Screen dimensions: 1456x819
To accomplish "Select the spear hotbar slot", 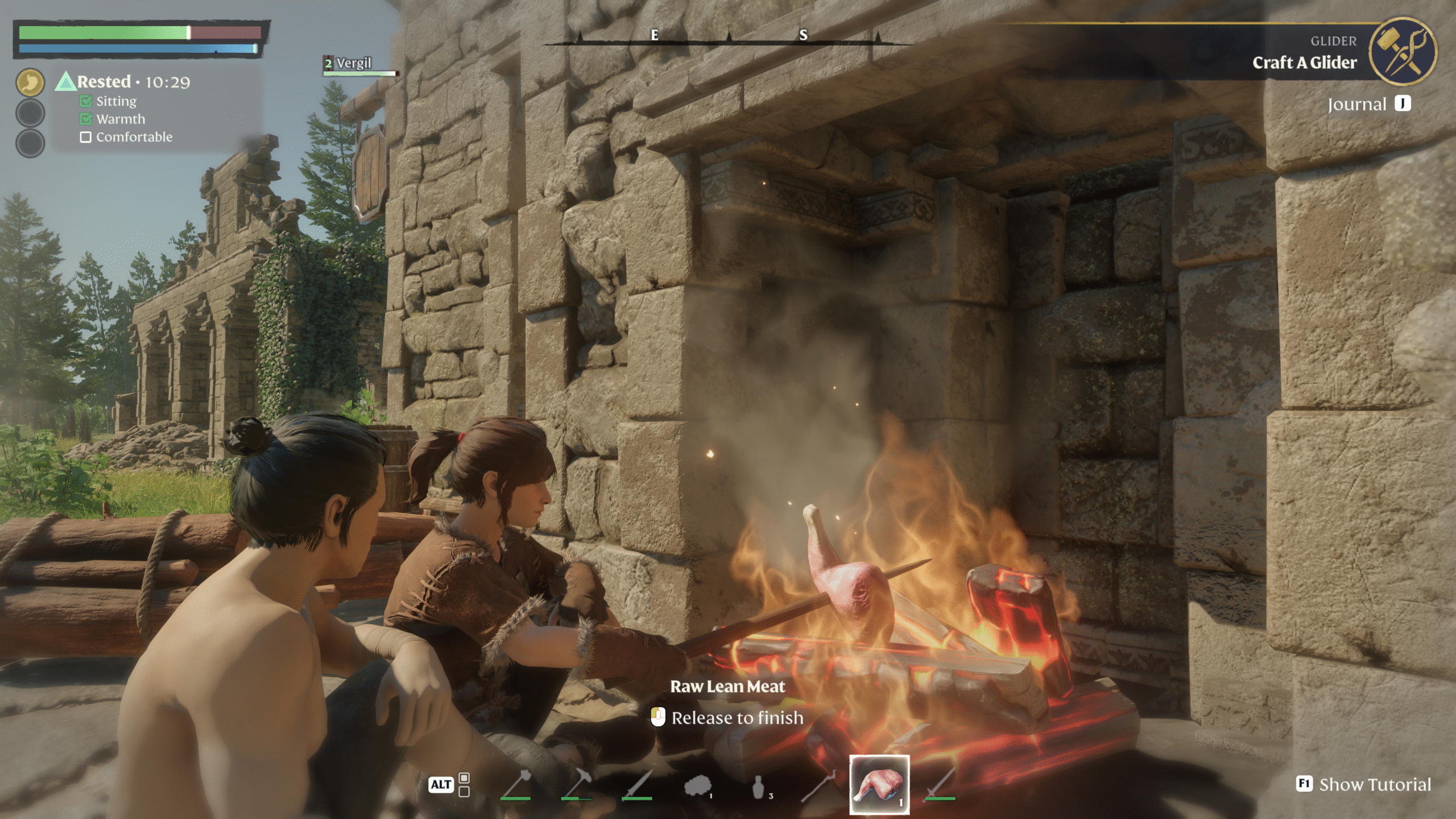I will (x=637, y=785).
